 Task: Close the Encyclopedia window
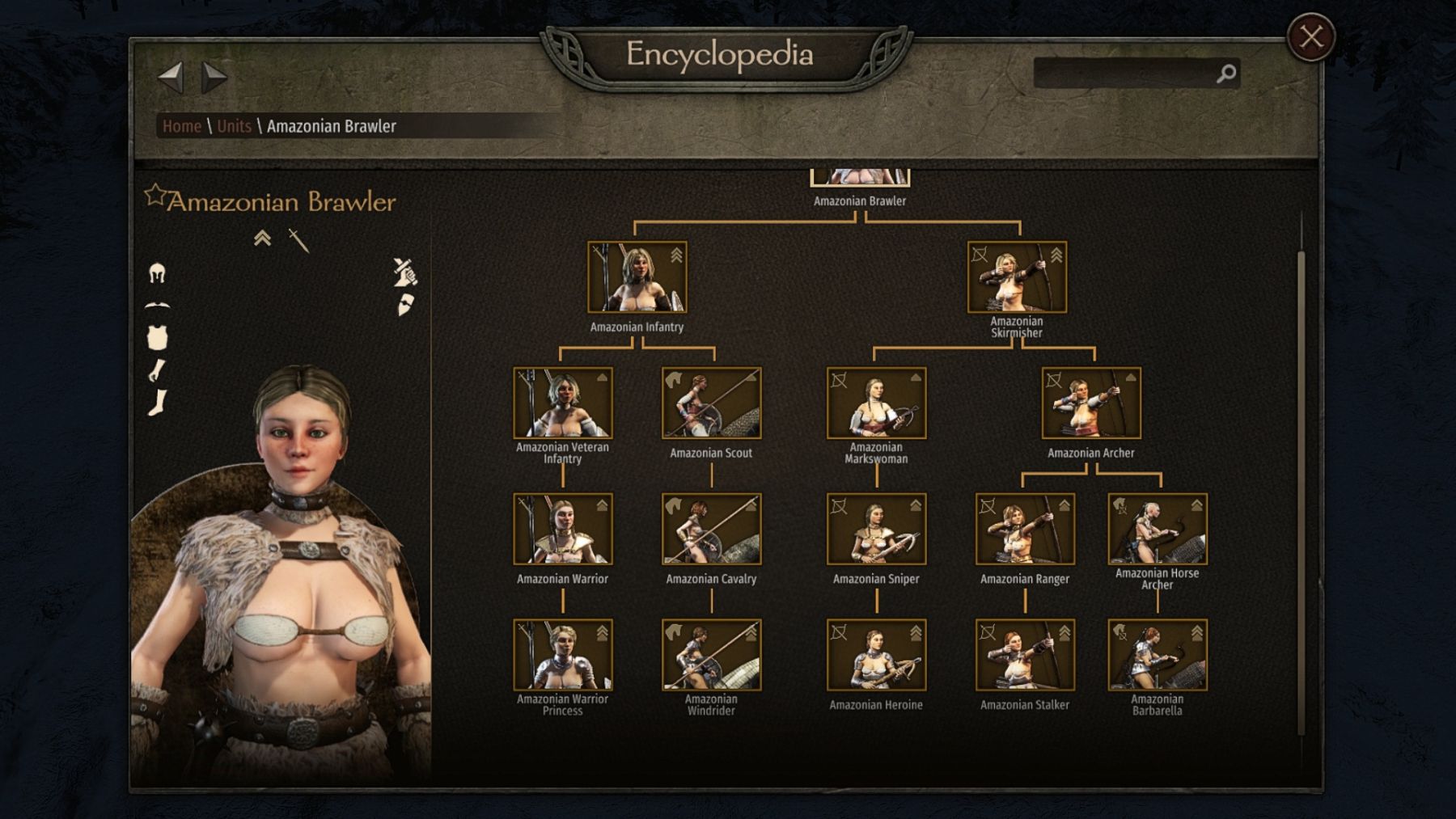coord(1310,37)
